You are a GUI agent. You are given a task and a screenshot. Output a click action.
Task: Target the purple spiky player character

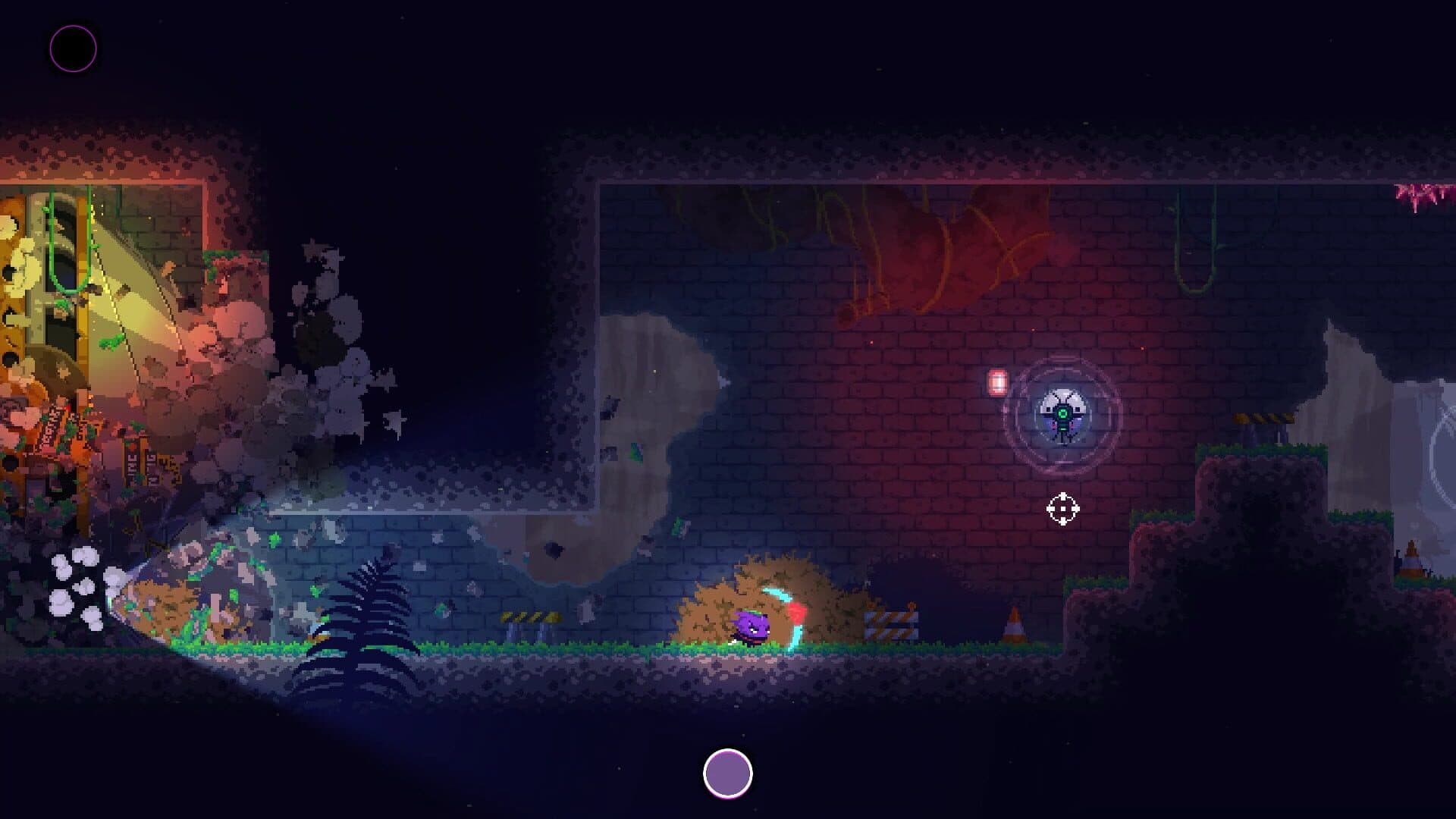click(x=749, y=626)
